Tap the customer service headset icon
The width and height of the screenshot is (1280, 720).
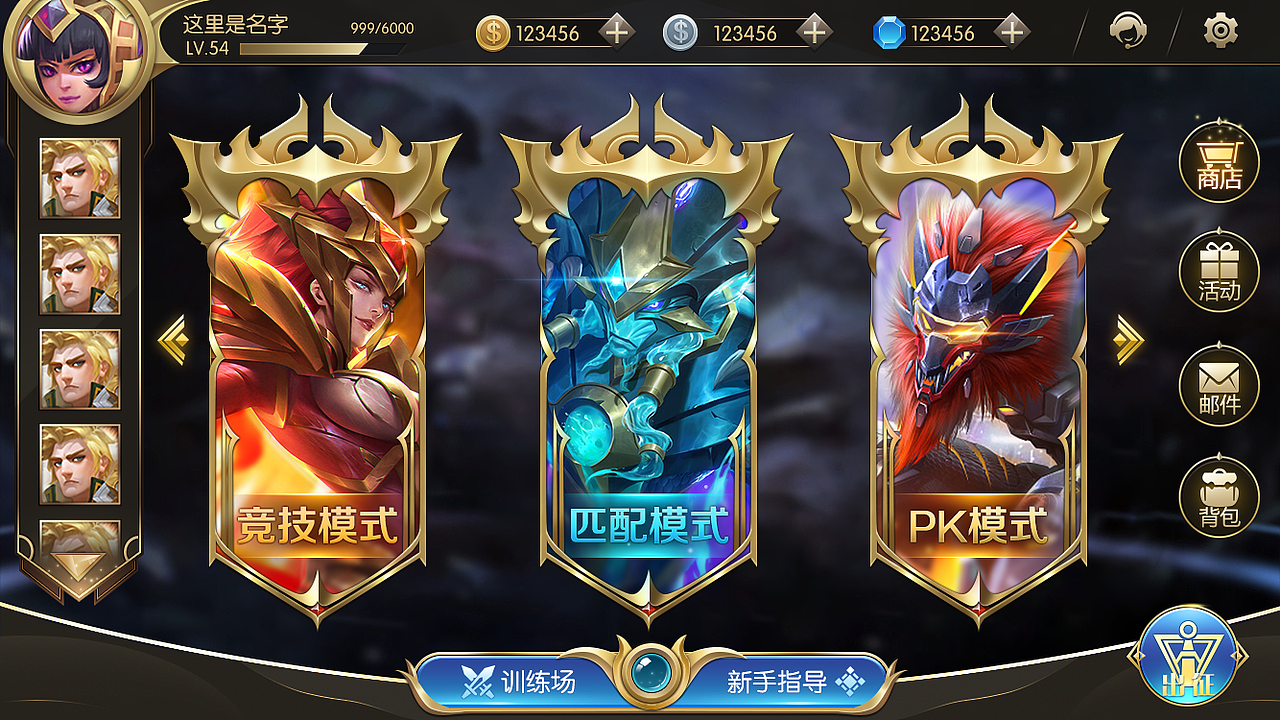coord(1129,31)
